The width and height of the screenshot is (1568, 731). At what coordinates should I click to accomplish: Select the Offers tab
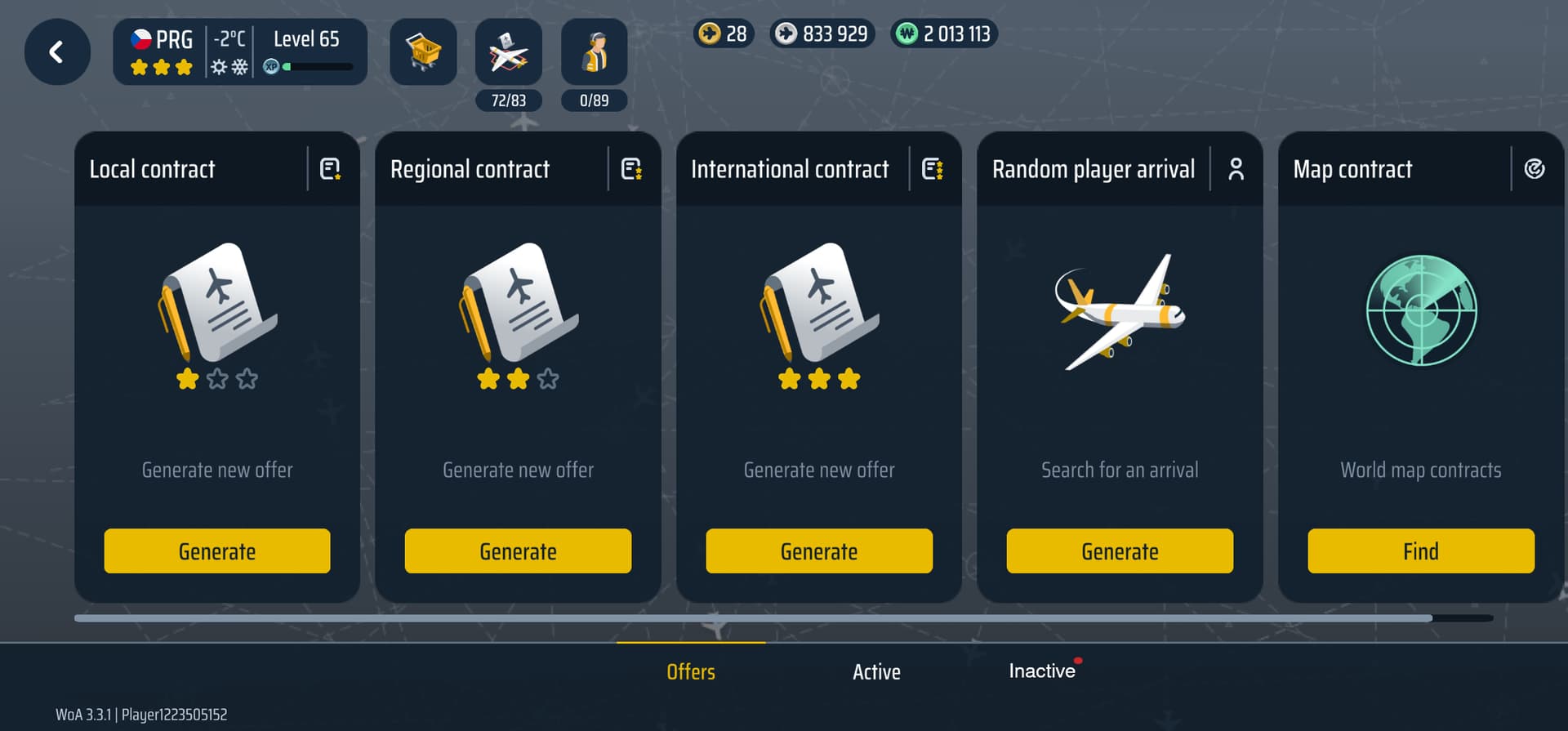[691, 671]
